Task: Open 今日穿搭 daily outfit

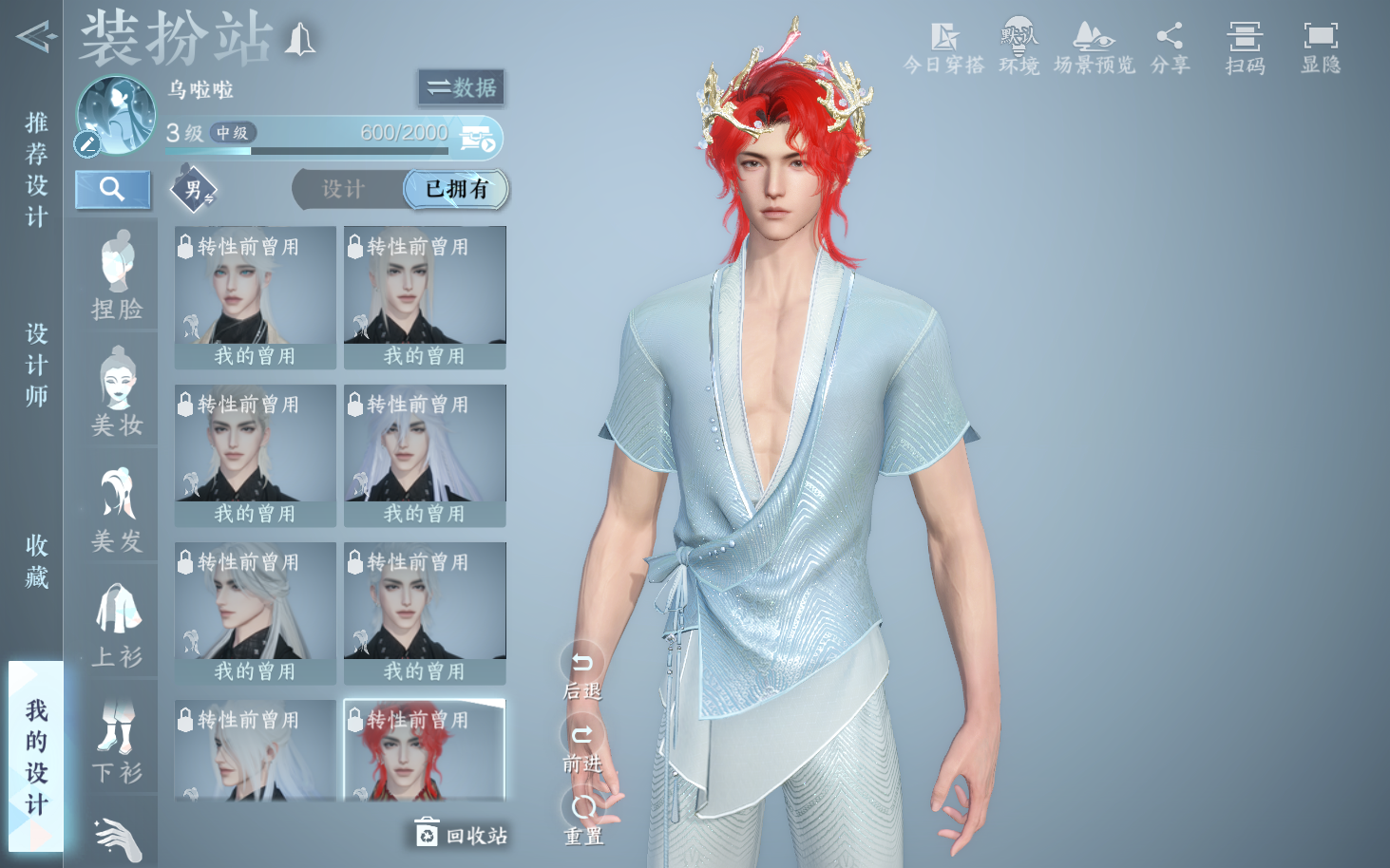Action: 943,48
